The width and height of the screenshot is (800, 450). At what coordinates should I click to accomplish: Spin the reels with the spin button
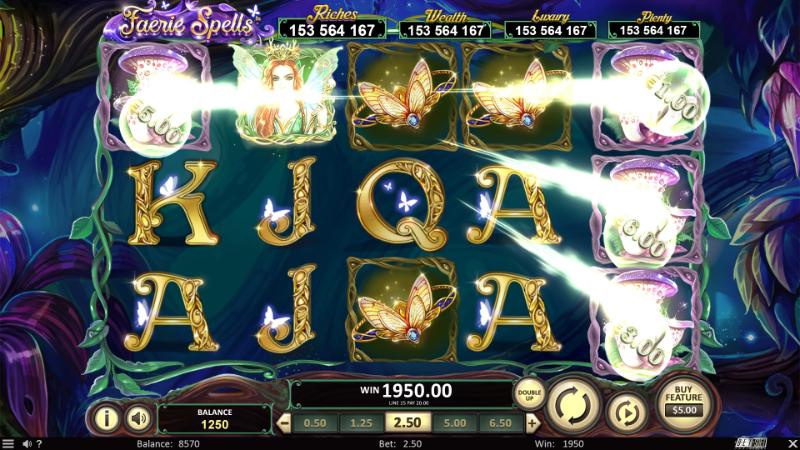click(x=574, y=404)
